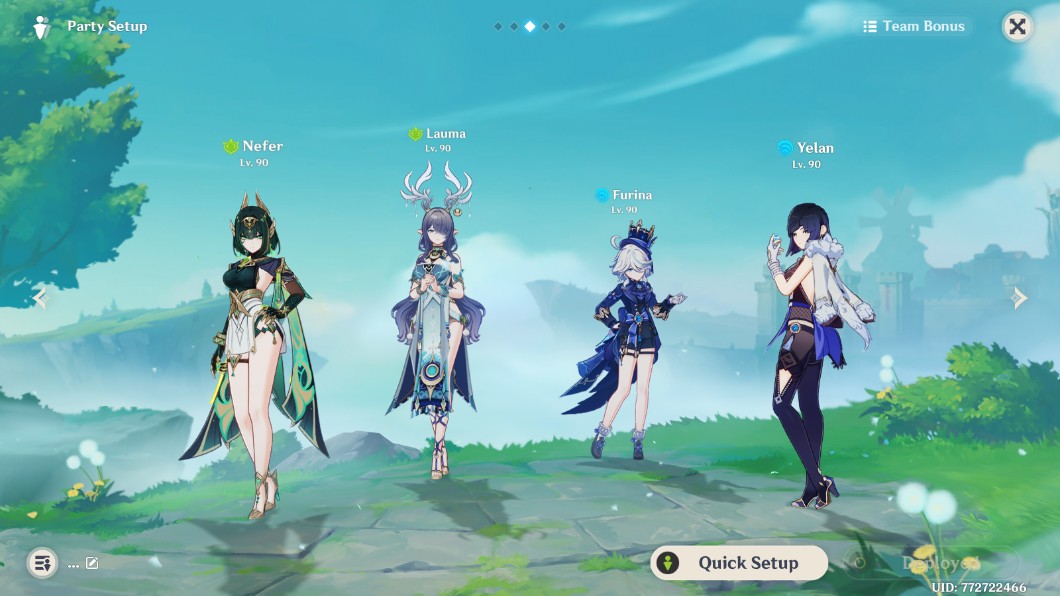Edit the party name with pencil icon
The height and width of the screenshot is (596, 1060).
[x=92, y=563]
